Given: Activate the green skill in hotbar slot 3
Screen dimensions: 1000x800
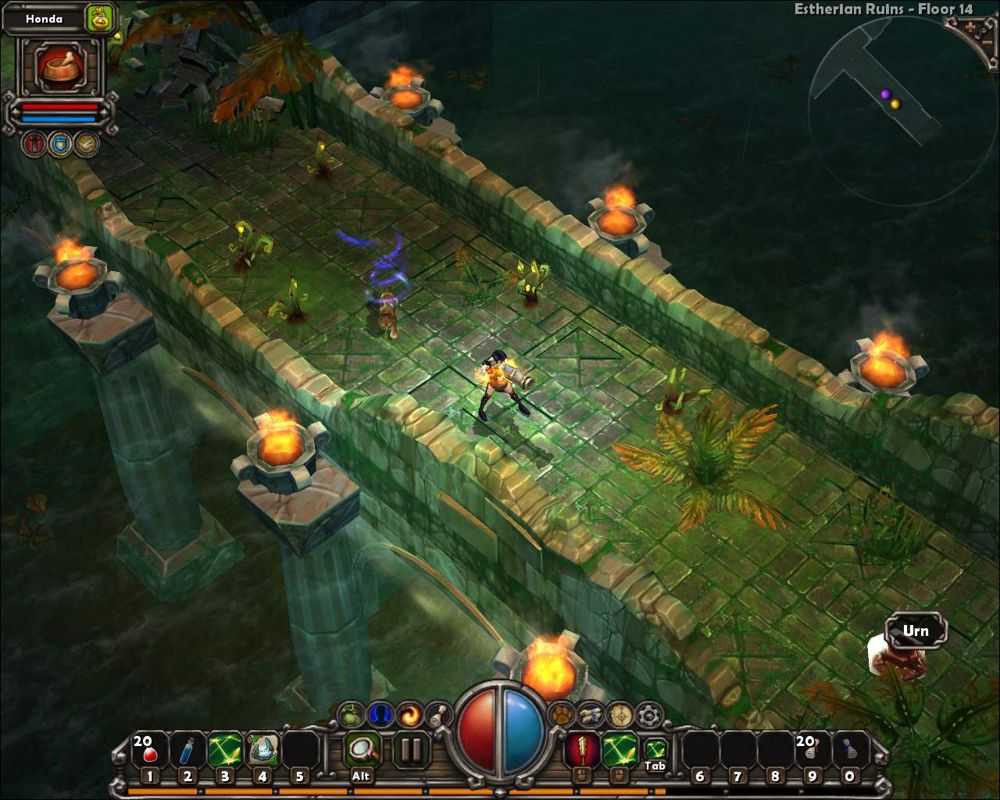Looking at the screenshot, I should point(225,750).
